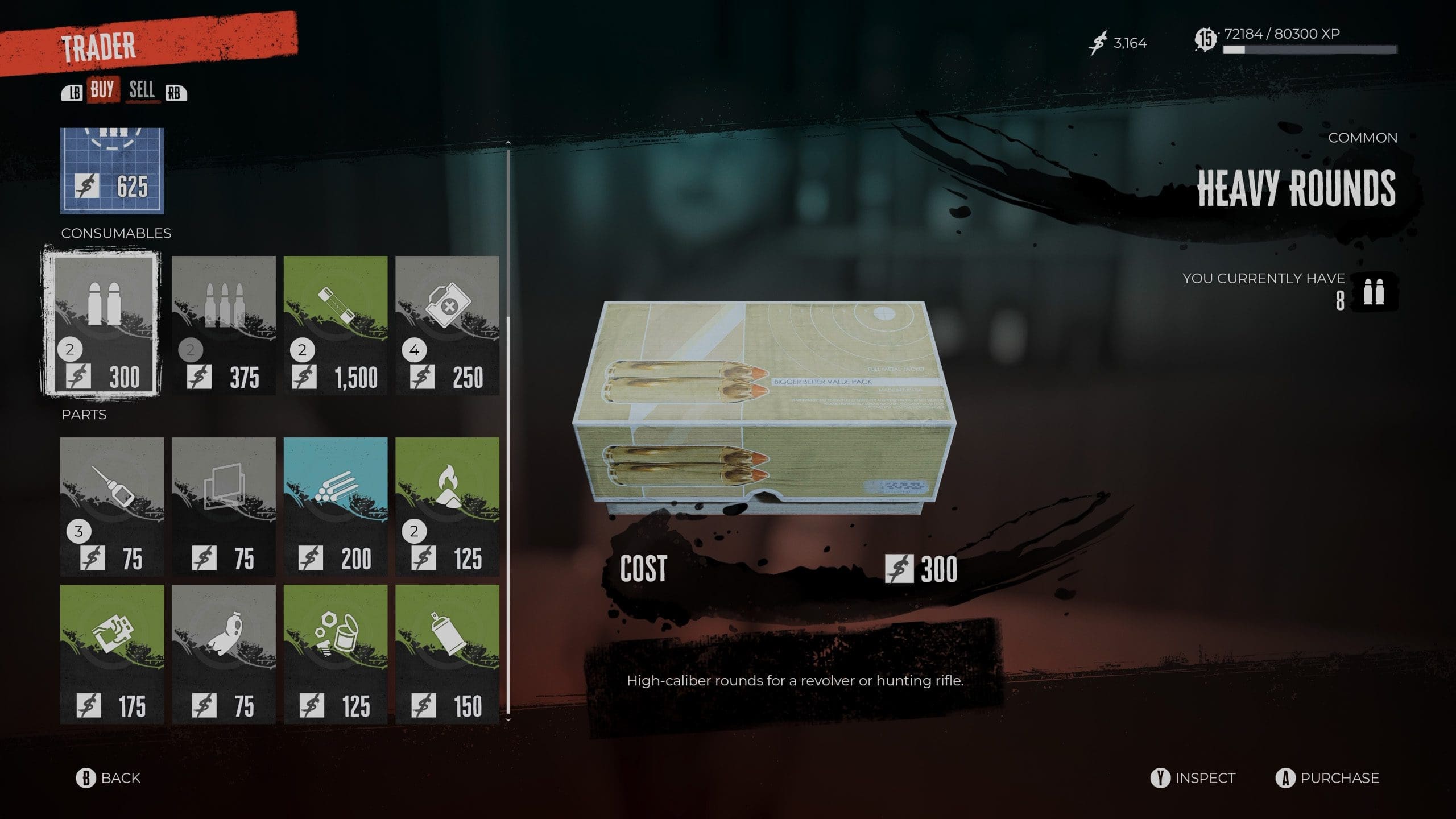Go back from the Trader menu
Image resolution: width=1456 pixels, height=819 pixels.
(x=109, y=778)
